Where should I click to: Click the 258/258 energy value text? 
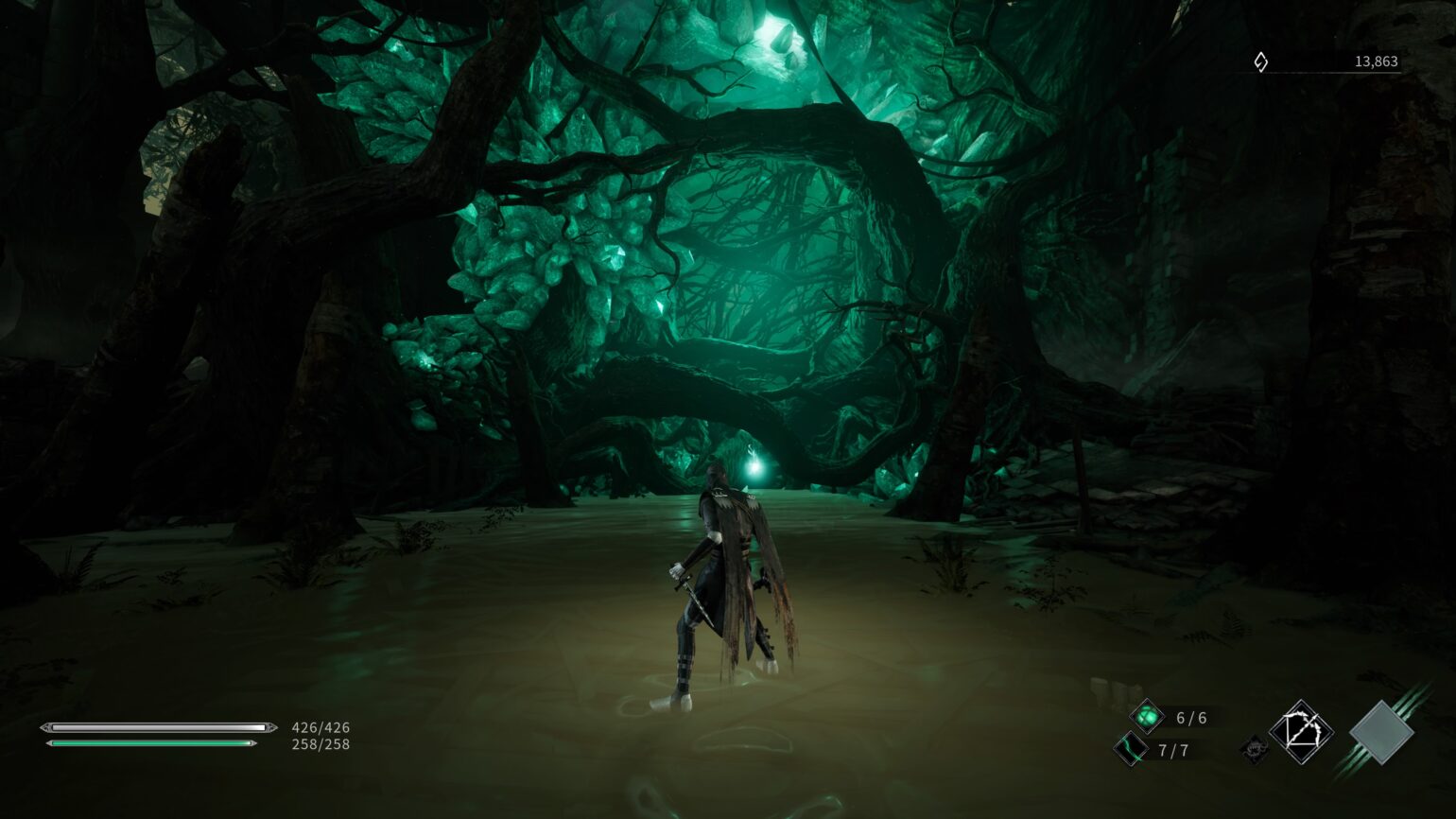click(x=319, y=745)
